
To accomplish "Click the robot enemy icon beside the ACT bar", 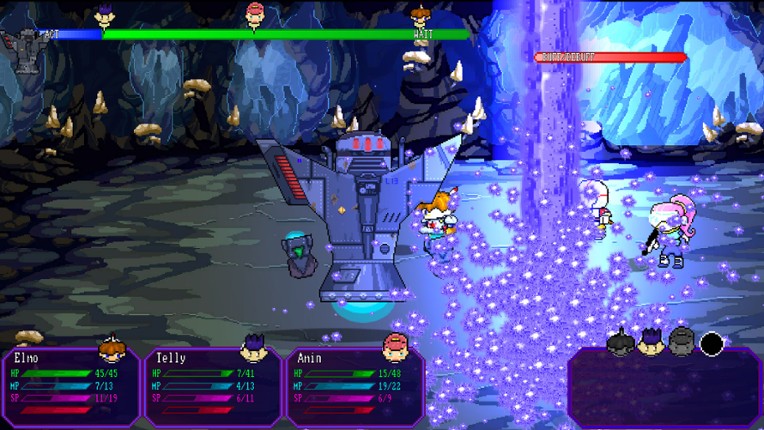I will pos(21,46).
